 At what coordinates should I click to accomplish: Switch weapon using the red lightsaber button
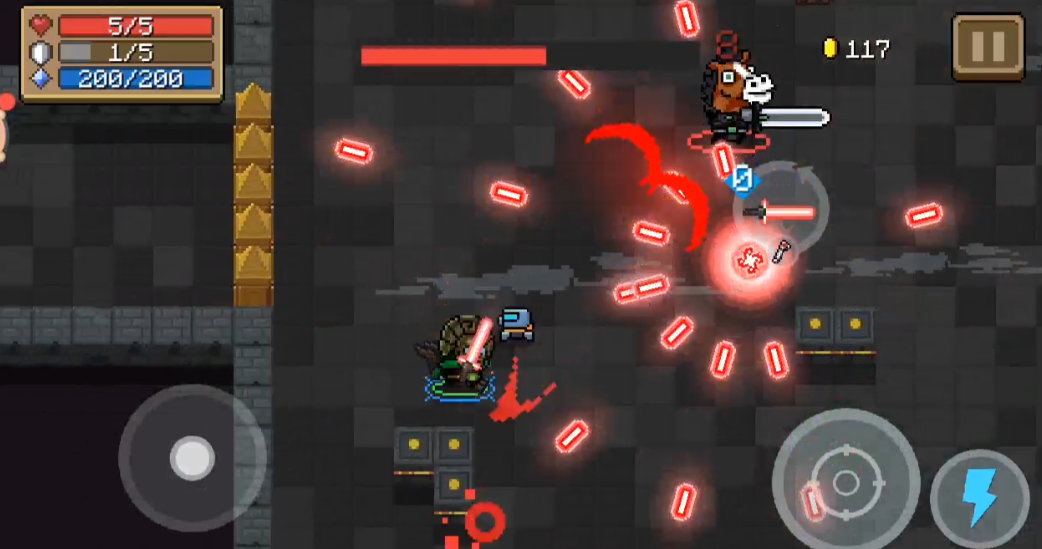[x=781, y=211]
